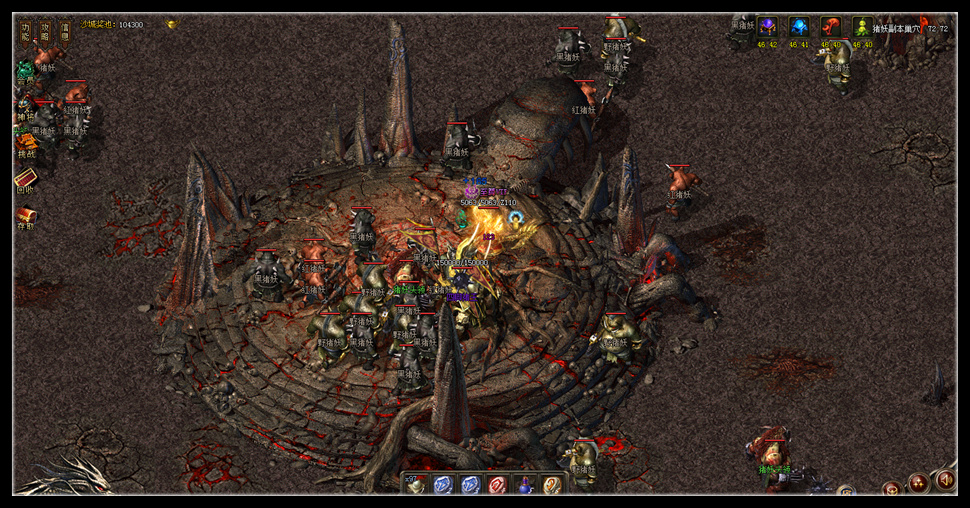Screen dimensions: 970x508
Task: Use the red rune hotbar slot
Action: [498, 485]
